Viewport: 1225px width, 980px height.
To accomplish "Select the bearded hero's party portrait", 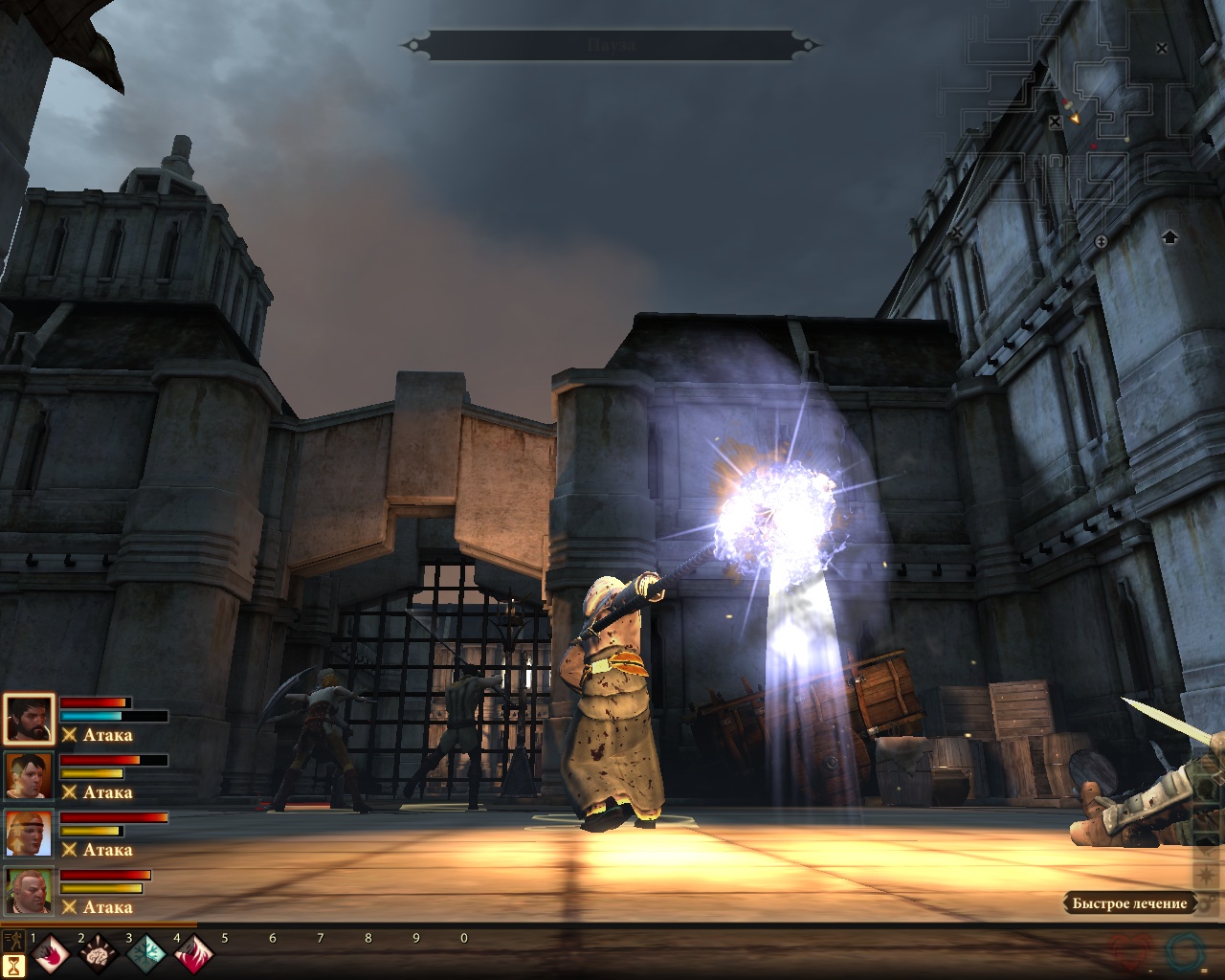I will click(28, 719).
